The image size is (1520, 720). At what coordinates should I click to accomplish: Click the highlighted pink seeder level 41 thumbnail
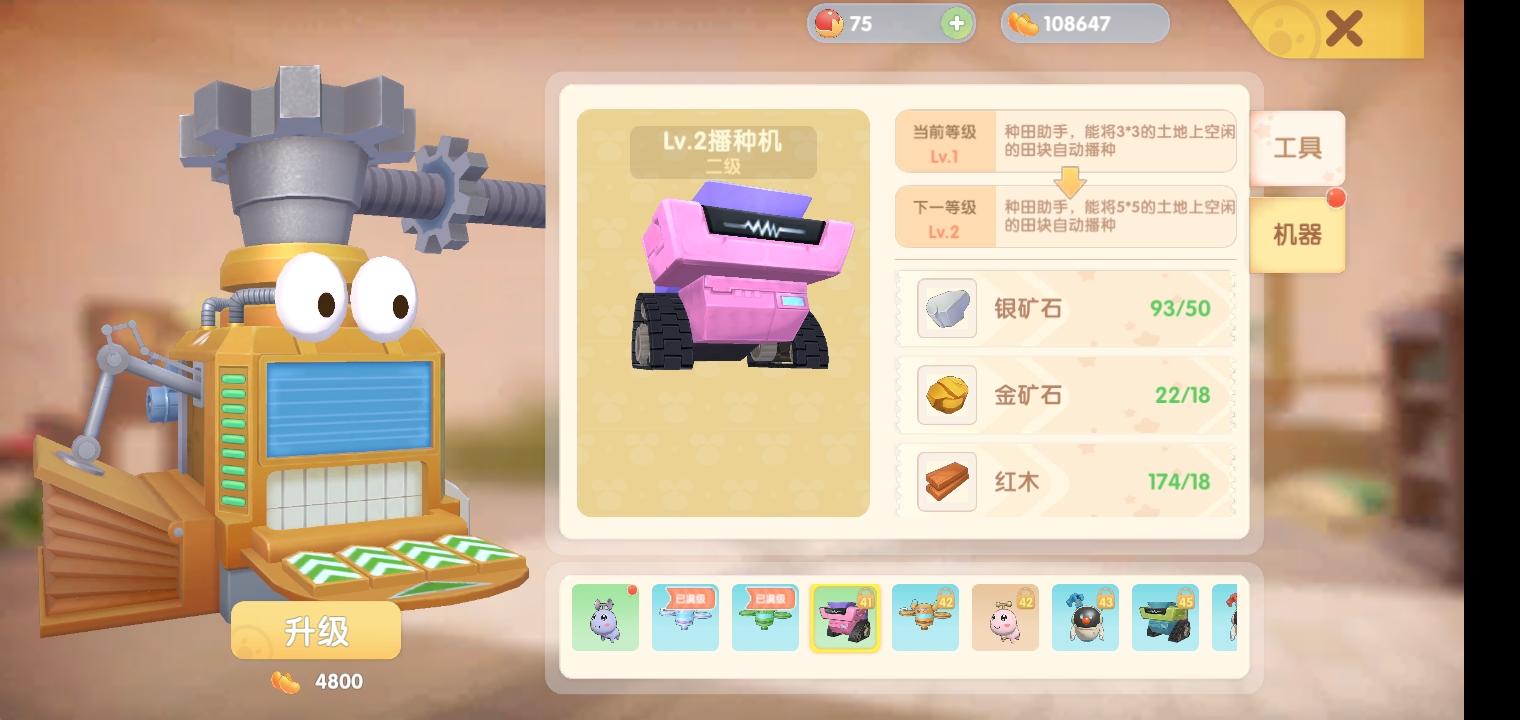[x=845, y=618]
